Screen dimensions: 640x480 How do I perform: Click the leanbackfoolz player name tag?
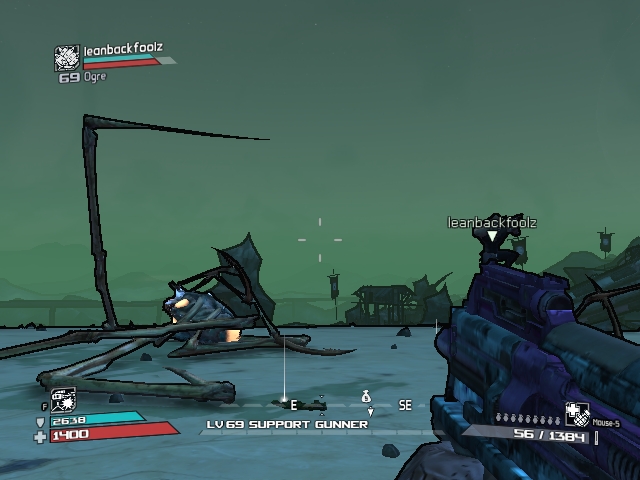[x=491, y=222]
